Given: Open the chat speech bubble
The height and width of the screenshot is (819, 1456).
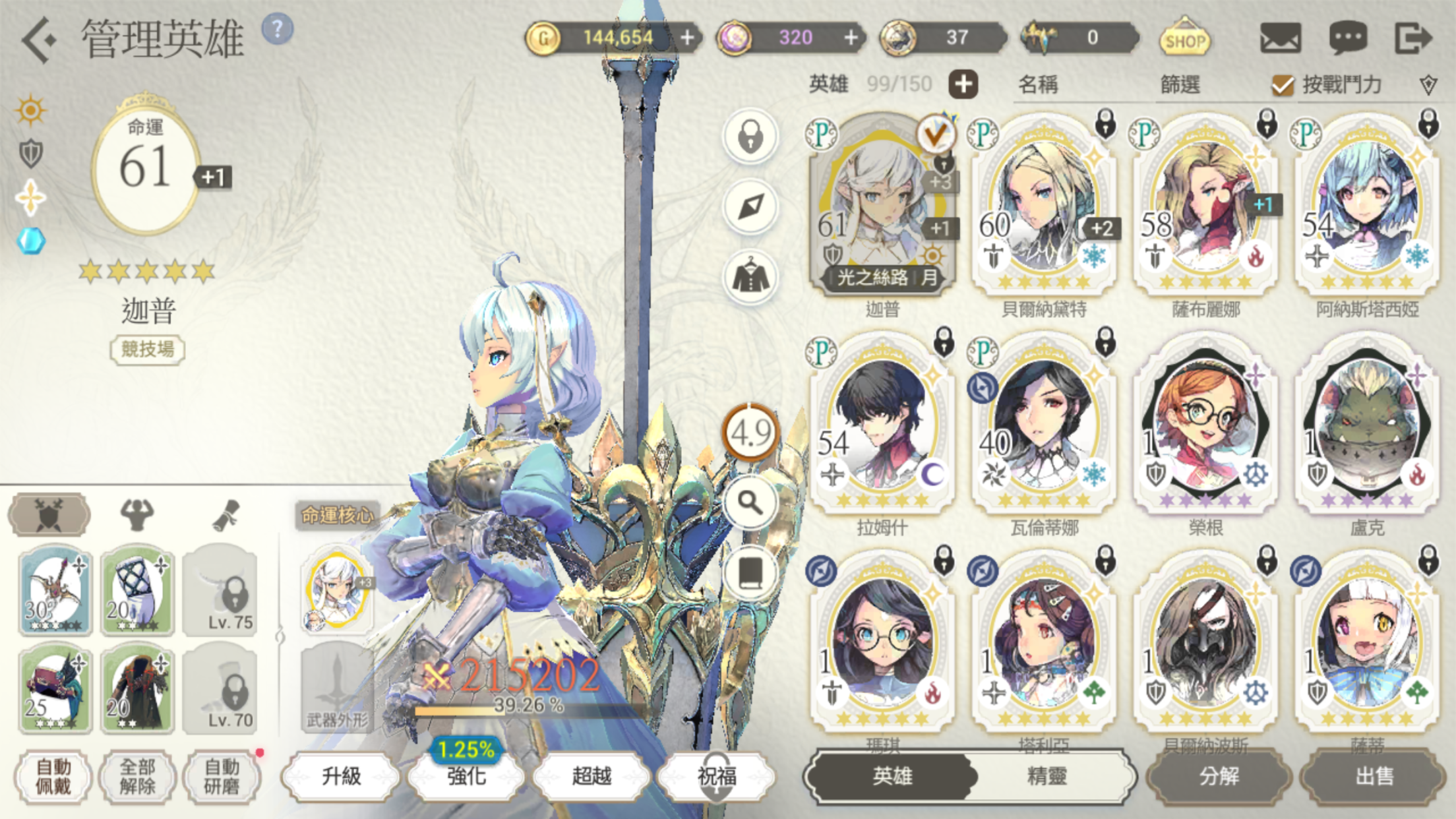Looking at the screenshot, I should [x=1347, y=38].
